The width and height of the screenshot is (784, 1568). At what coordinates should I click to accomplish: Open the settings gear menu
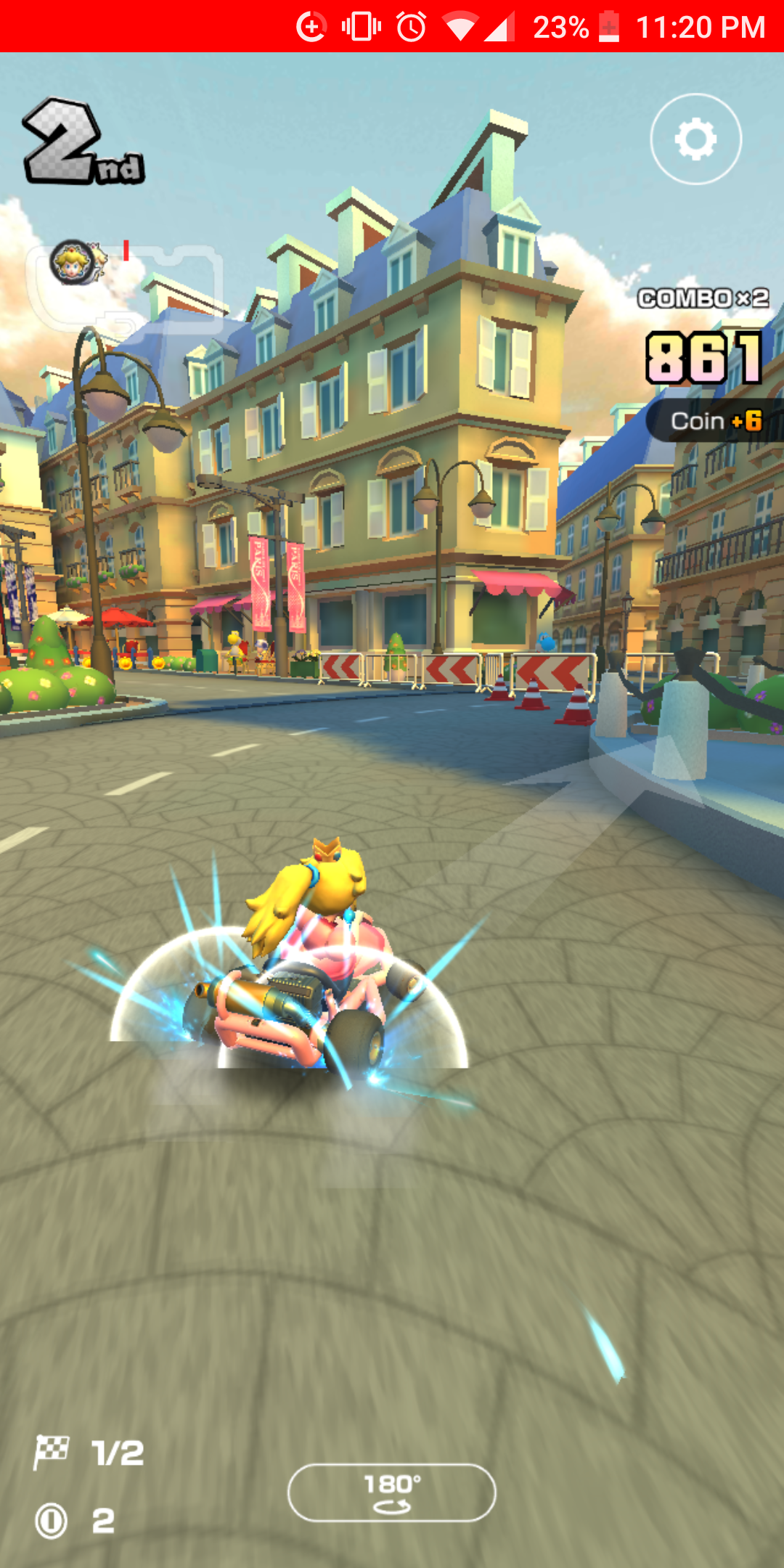[x=695, y=139]
